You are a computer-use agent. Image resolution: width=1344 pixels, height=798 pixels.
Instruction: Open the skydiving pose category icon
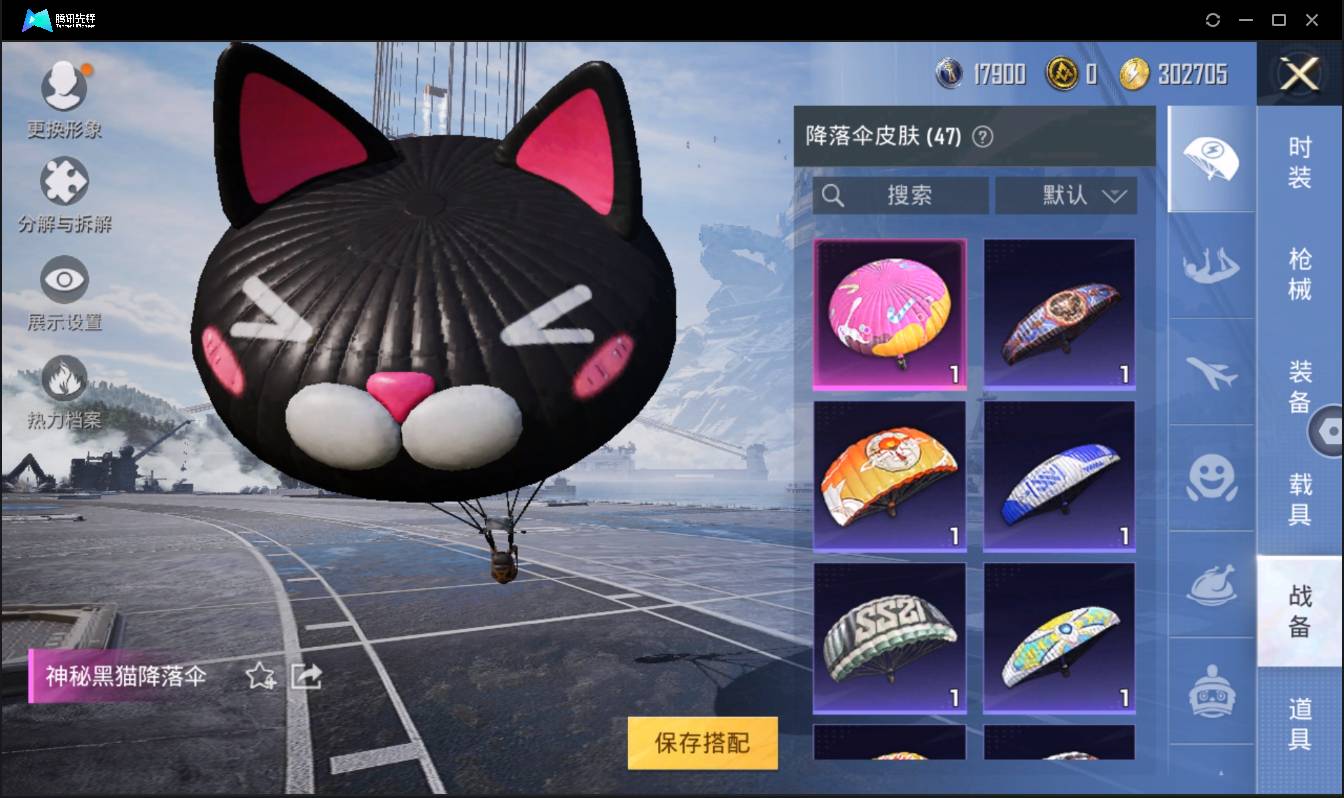point(1210,267)
